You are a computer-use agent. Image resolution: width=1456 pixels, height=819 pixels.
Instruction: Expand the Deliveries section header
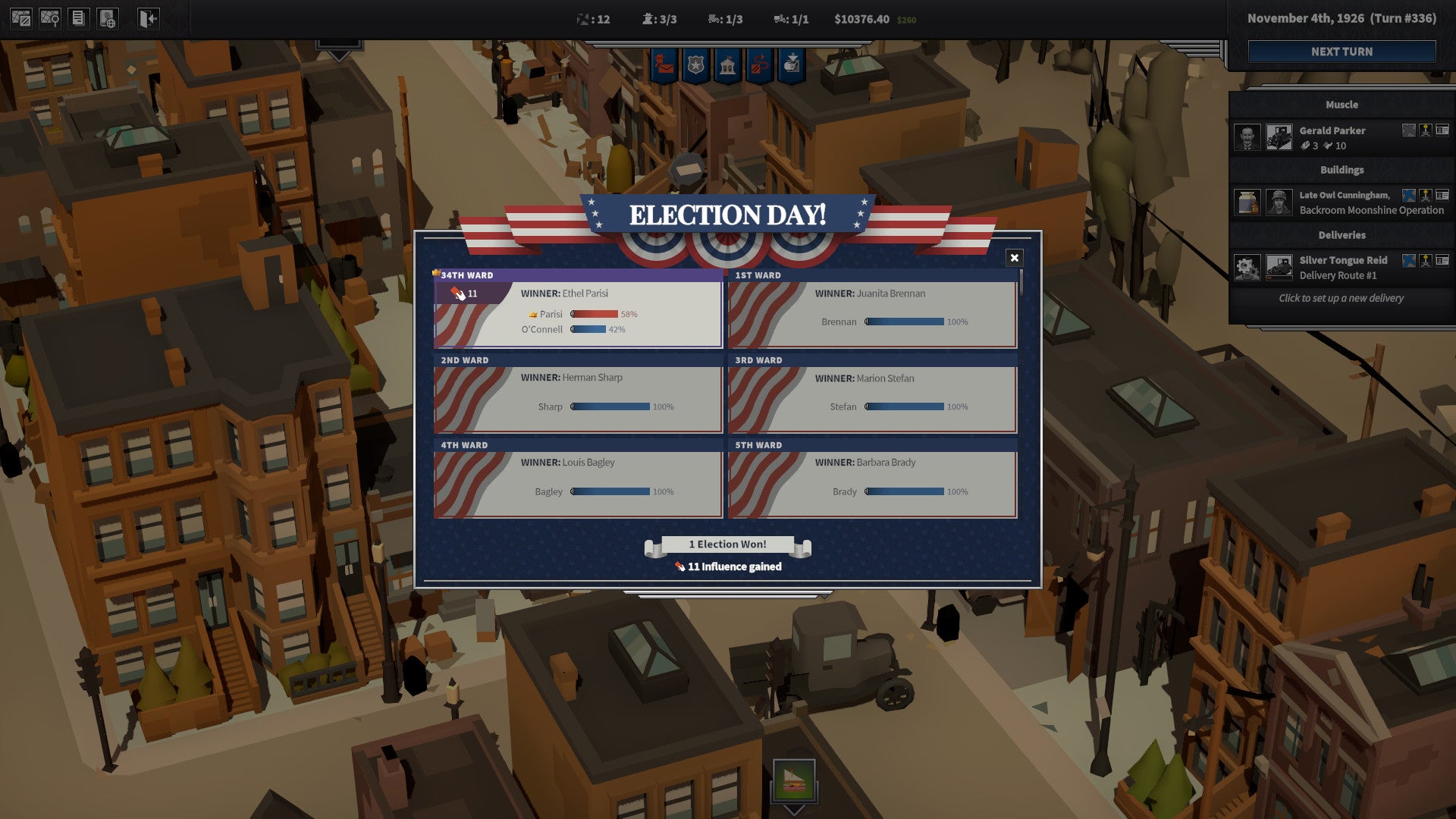1342,235
